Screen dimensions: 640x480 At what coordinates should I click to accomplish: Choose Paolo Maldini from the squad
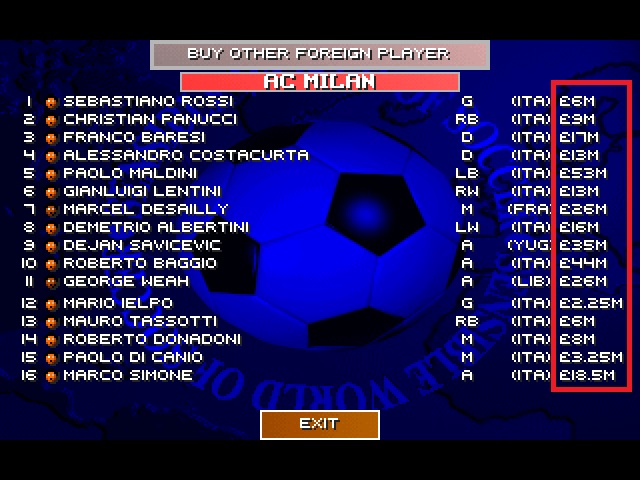click(x=130, y=173)
